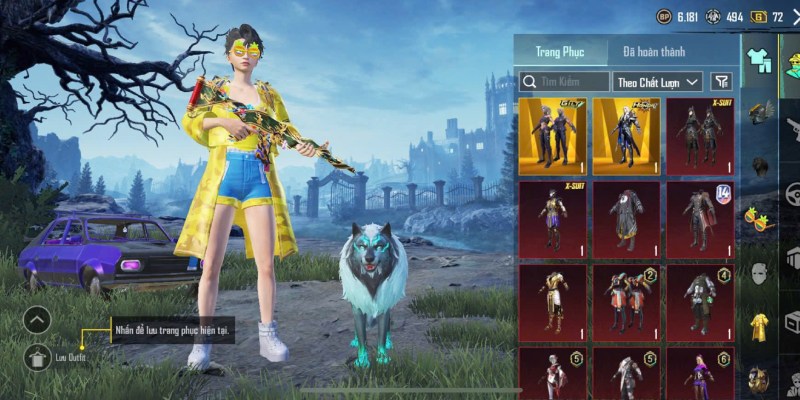
Task: Select the outfit set marked with 2
Action: pos(626,301)
